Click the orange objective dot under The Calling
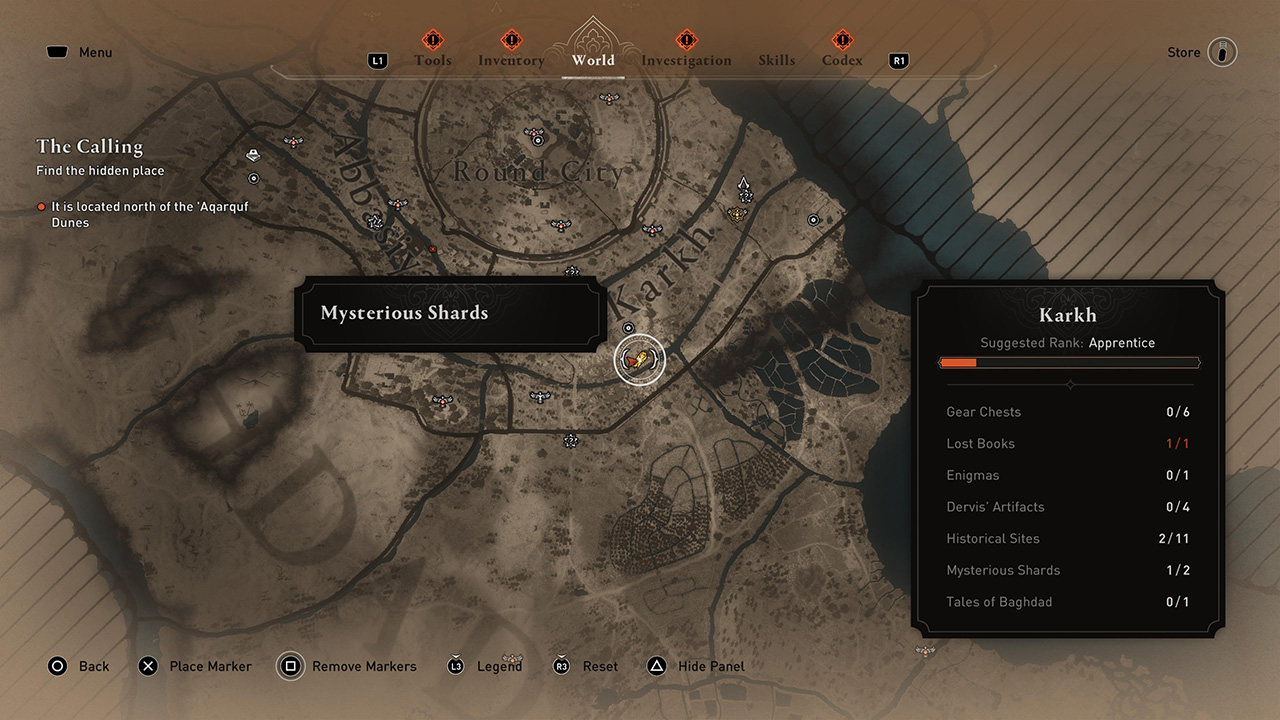The width and height of the screenshot is (1280, 720). (x=41, y=207)
